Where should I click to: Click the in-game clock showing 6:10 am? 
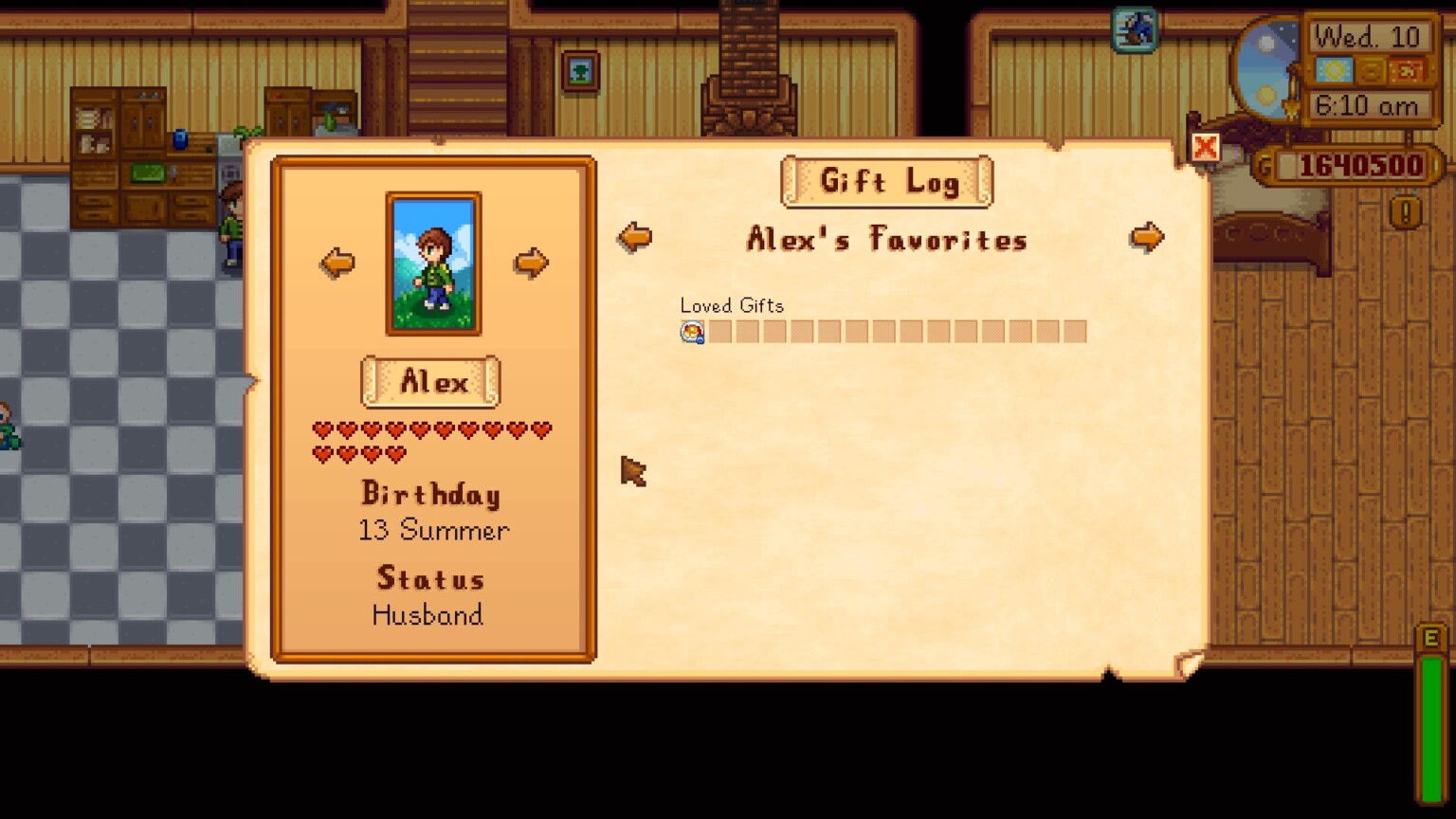tap(1371, 106)
